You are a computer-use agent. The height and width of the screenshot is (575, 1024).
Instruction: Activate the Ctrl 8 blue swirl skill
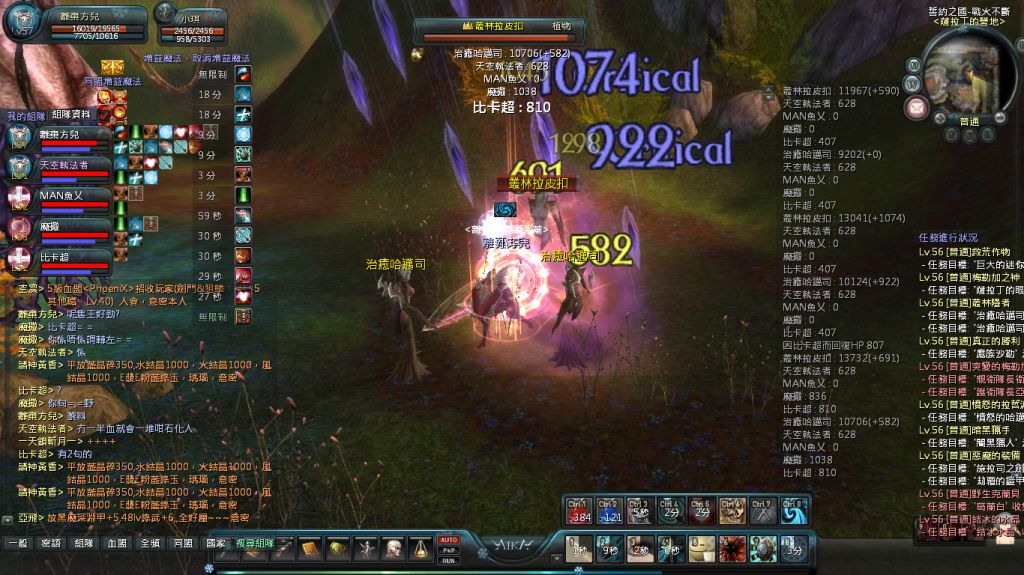click(x=794, y=511)
